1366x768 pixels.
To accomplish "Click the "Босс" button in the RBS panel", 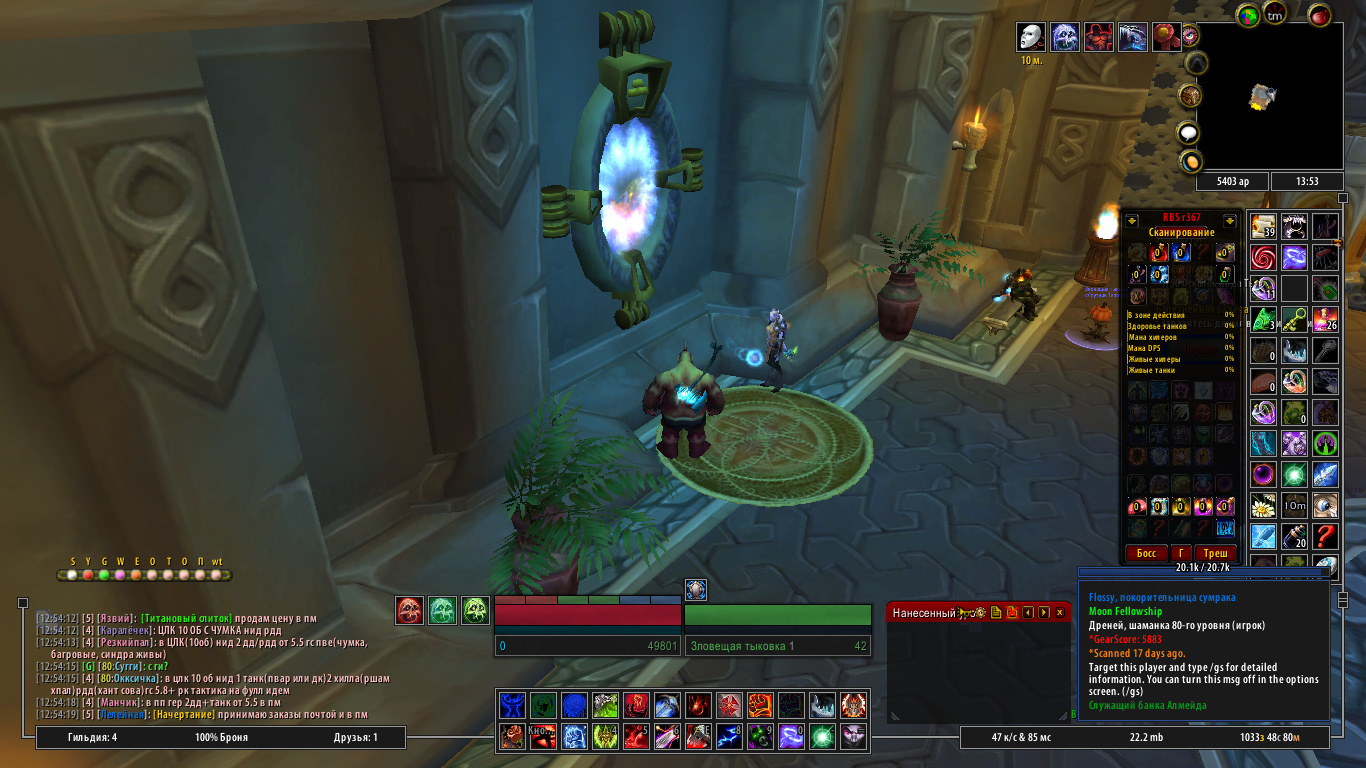I will [1146, 553].
